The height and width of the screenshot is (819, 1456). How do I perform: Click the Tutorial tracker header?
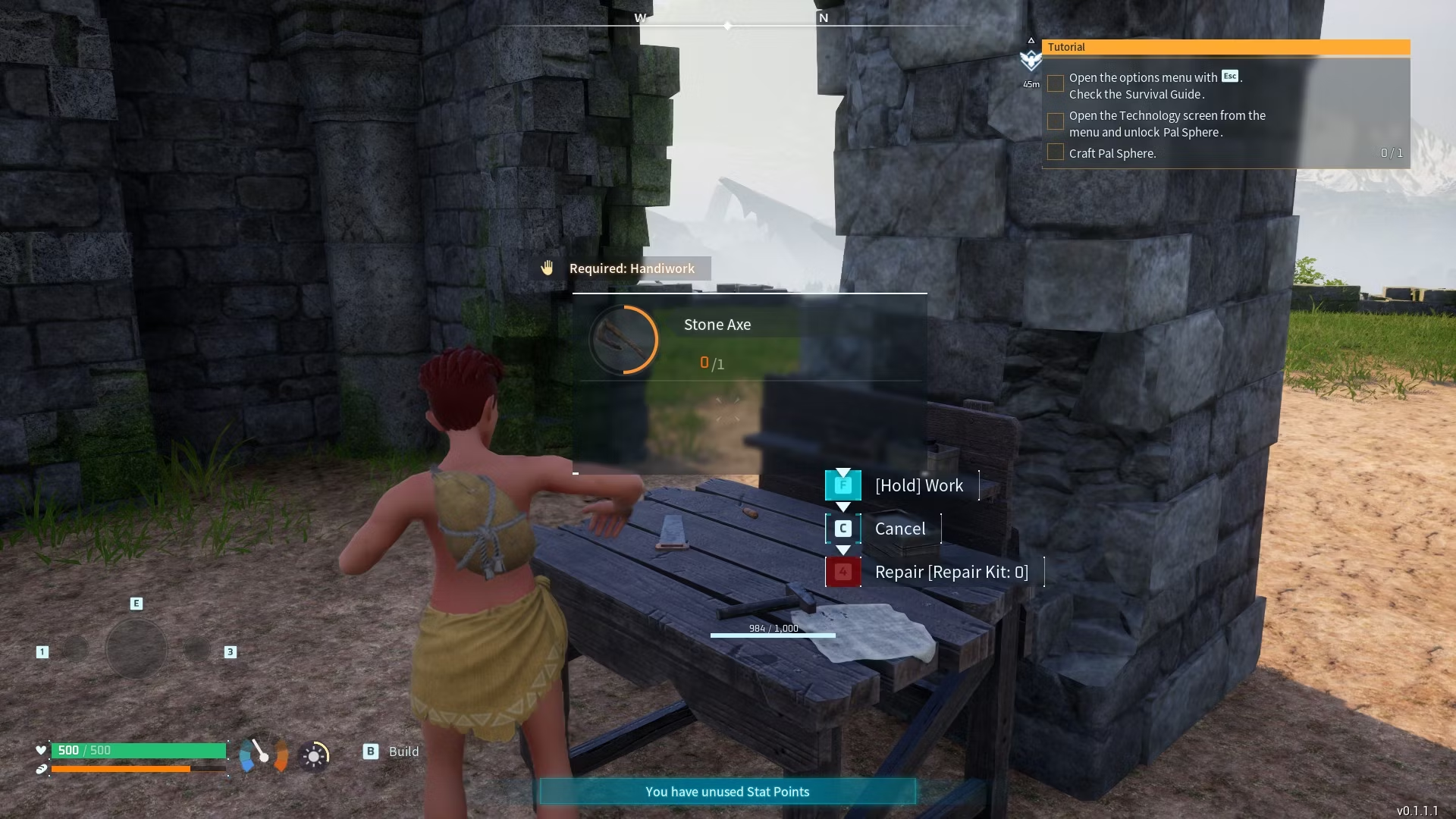tap(1225, 47)
